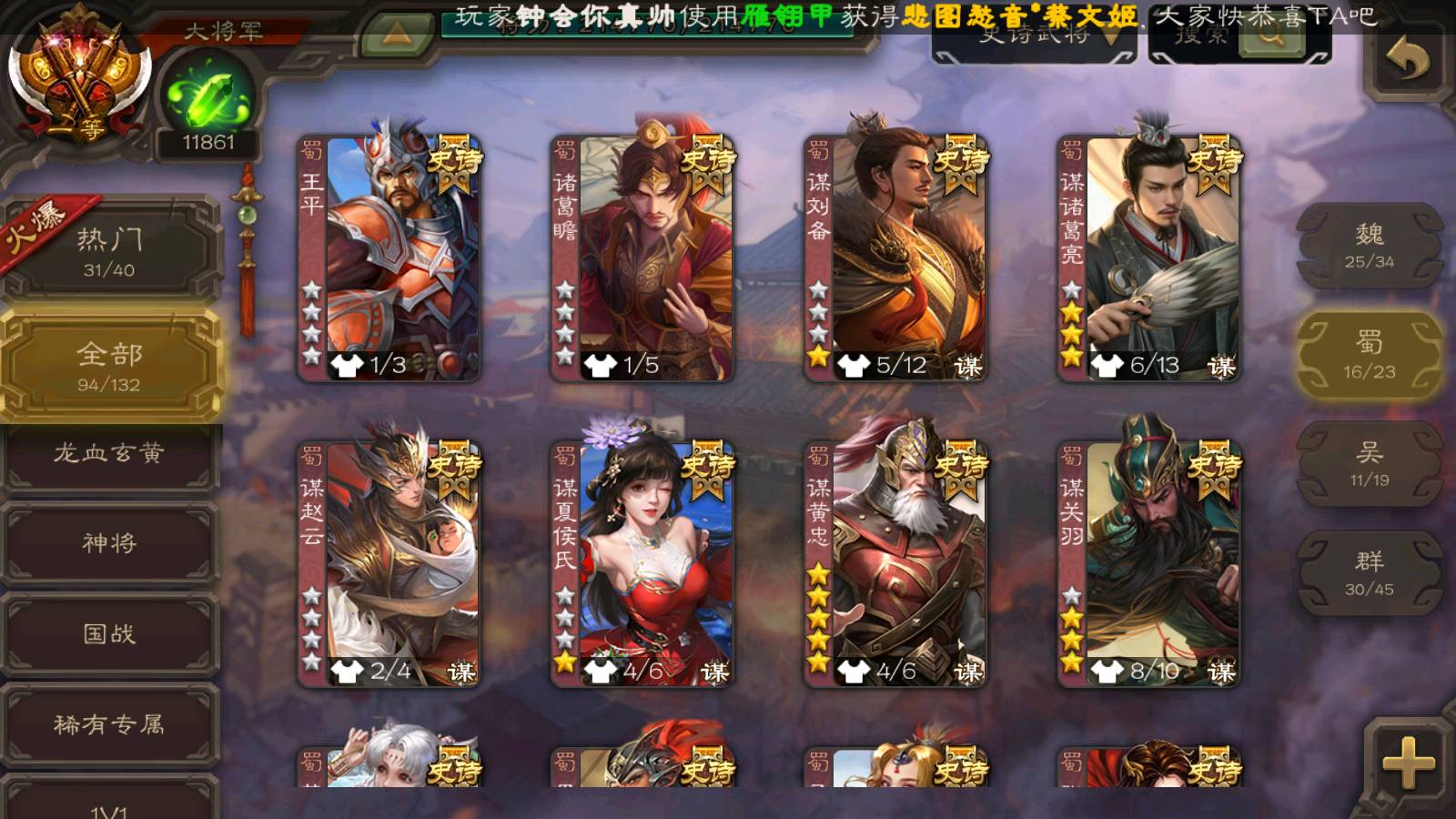Open the 国战 category tab
This screenshot has height=819, width=1456.
[109, 633]
